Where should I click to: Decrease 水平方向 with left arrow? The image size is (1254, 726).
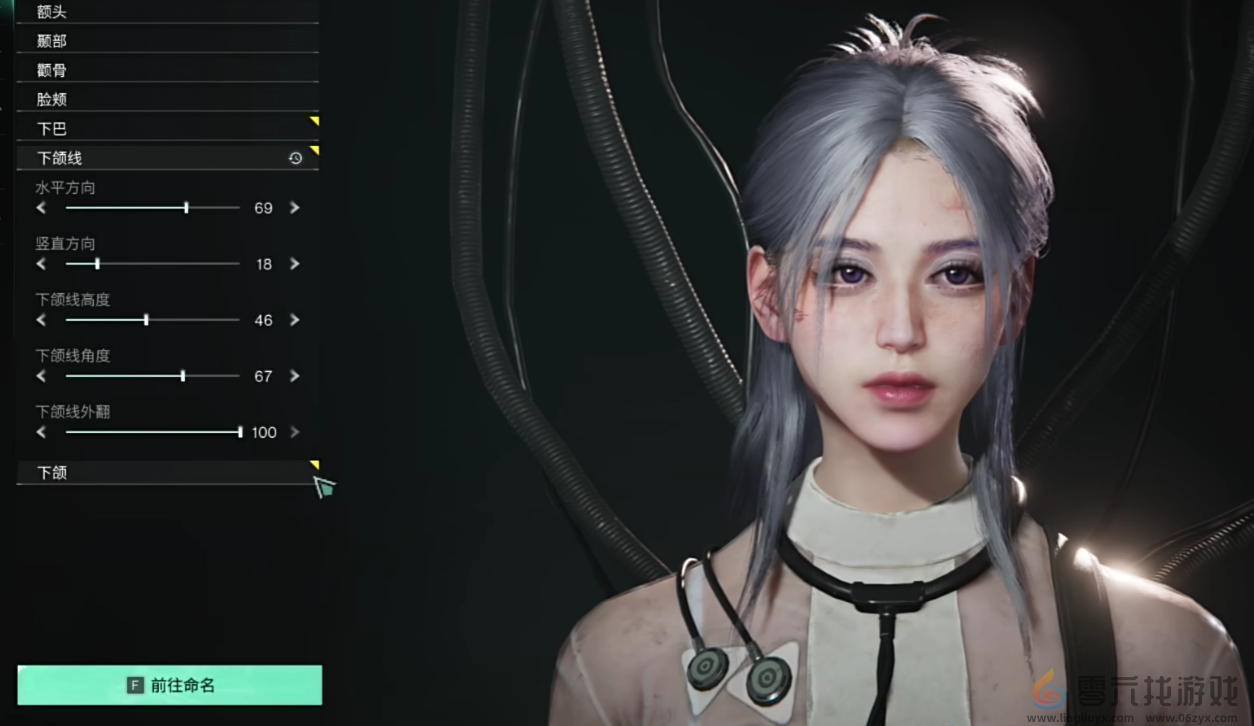(x=41, y=208)
